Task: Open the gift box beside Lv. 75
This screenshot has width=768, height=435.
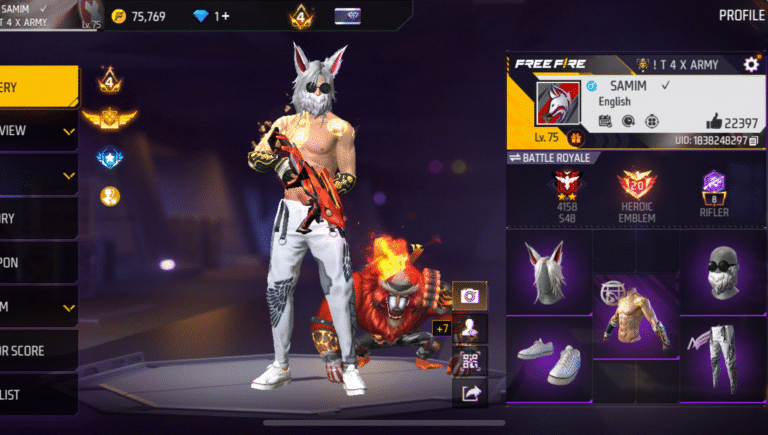Action: click(x=576, y=140)
